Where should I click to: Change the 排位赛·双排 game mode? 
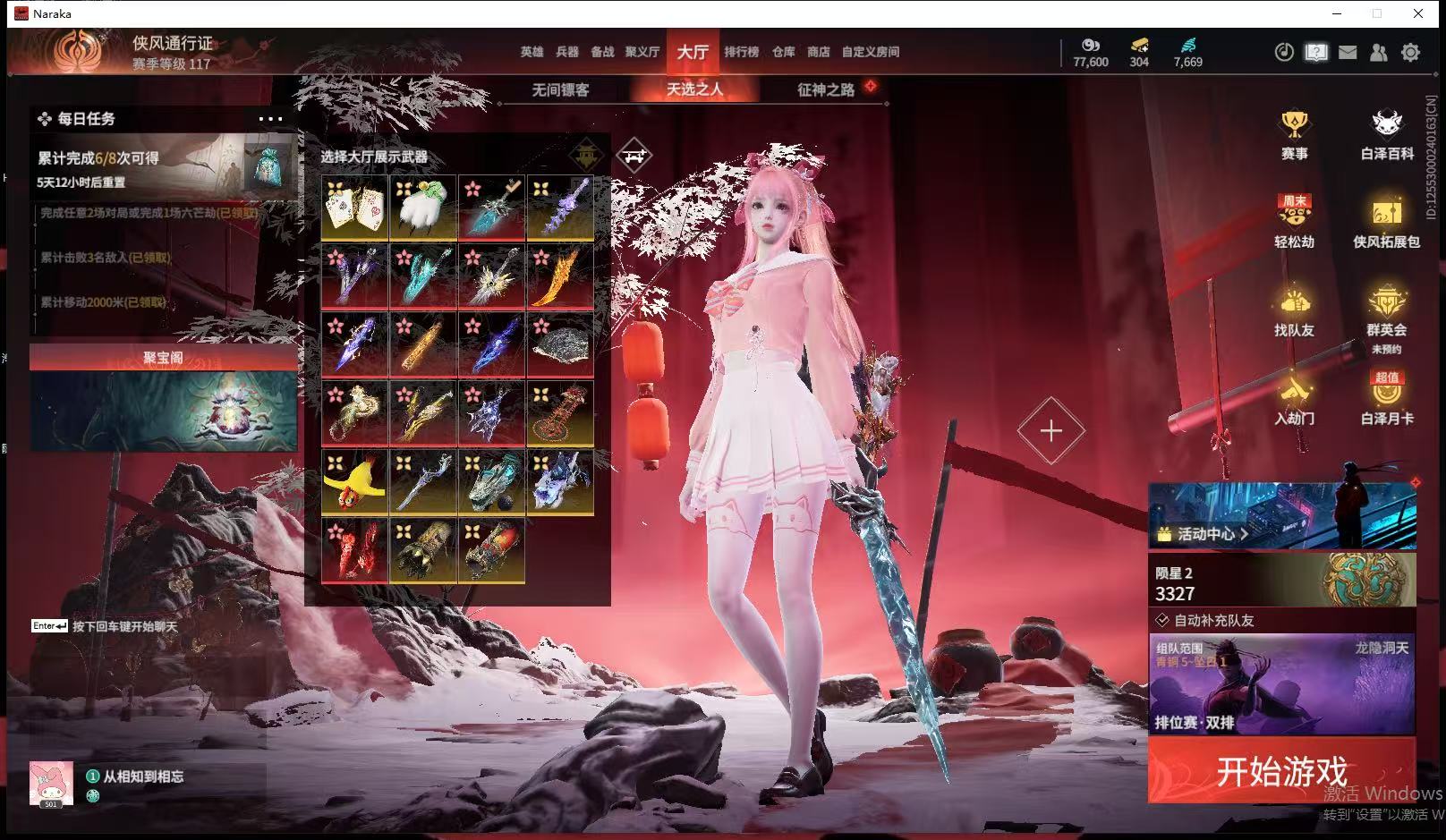coord(1281,683)
